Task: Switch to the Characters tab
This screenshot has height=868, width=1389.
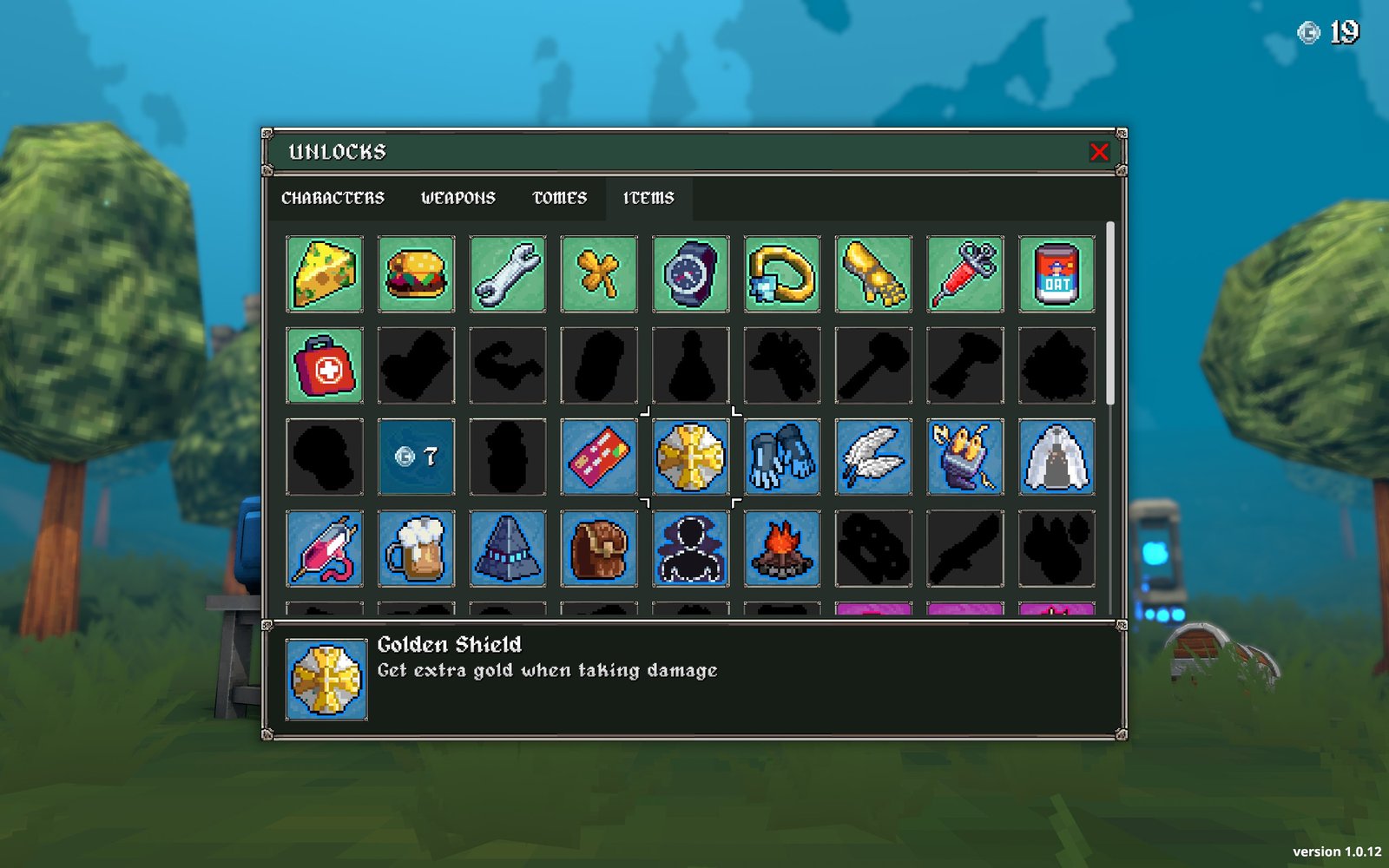Action: click(332, 198)
